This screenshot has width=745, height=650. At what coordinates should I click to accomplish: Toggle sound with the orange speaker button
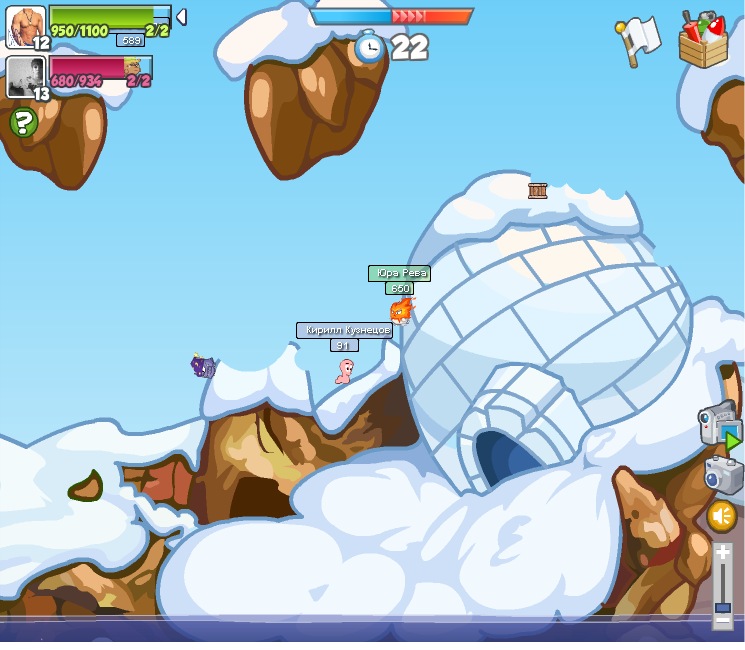click(x=721, y=516)
